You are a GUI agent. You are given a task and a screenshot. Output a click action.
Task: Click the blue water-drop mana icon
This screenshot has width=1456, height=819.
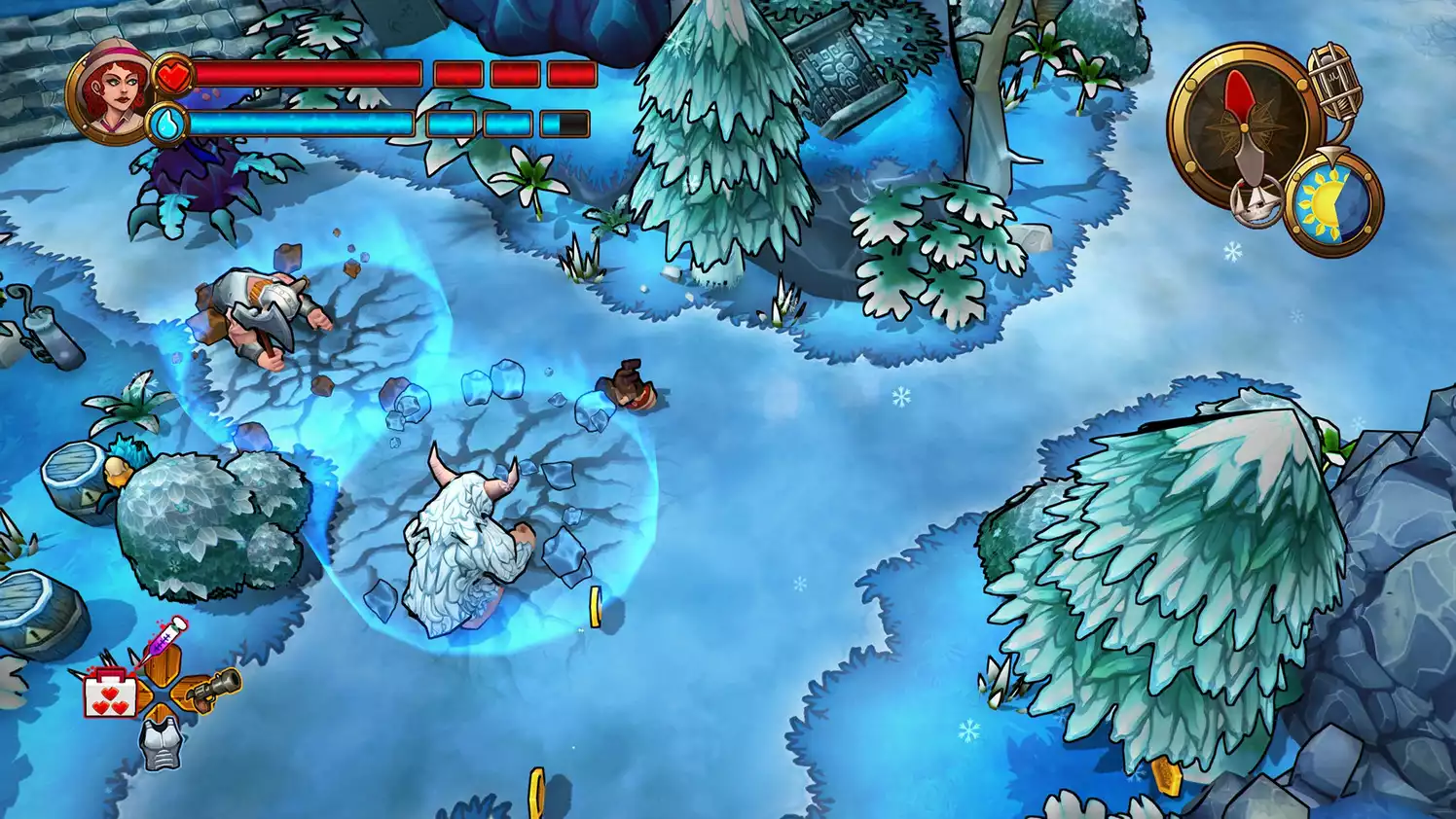[172, 124]
